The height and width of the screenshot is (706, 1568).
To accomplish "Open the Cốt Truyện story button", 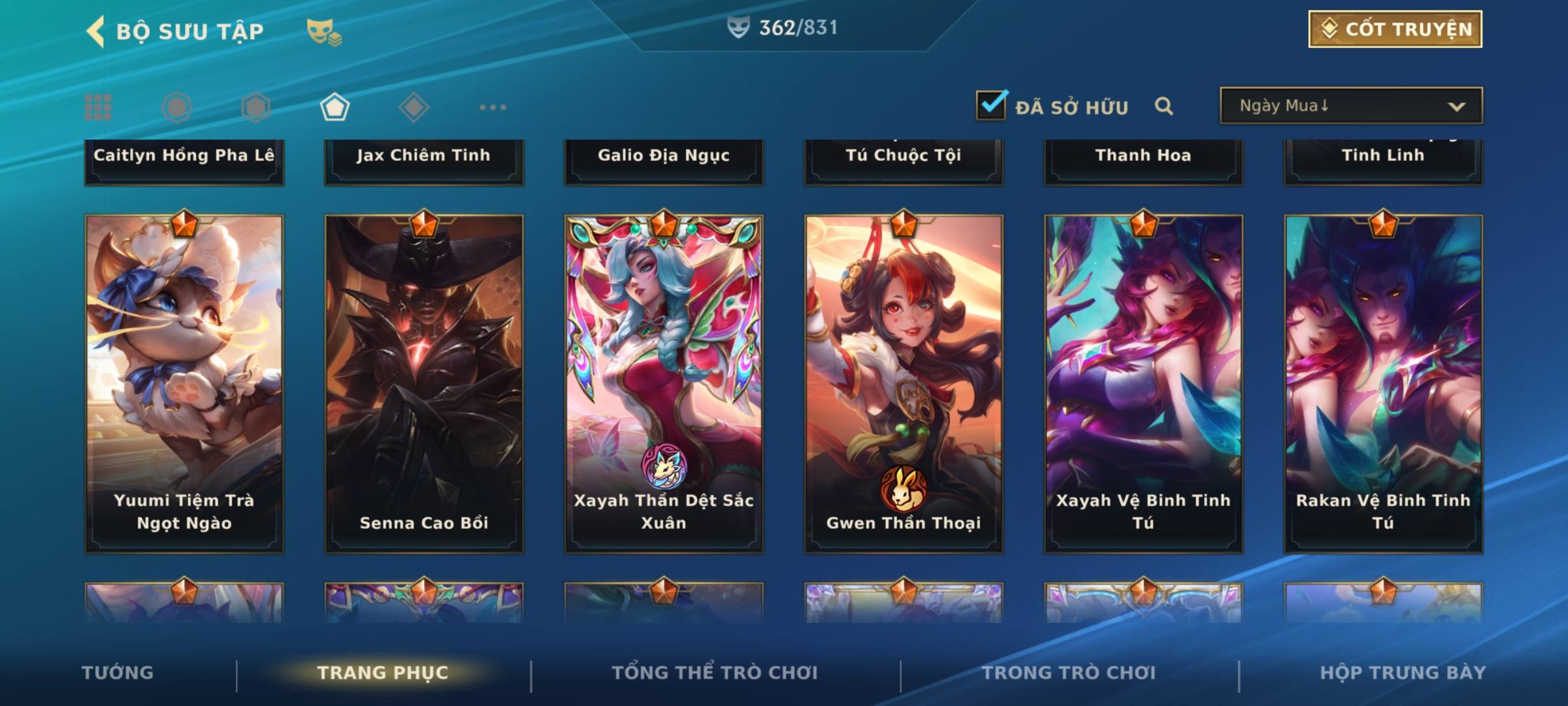I will point(1394,29).
